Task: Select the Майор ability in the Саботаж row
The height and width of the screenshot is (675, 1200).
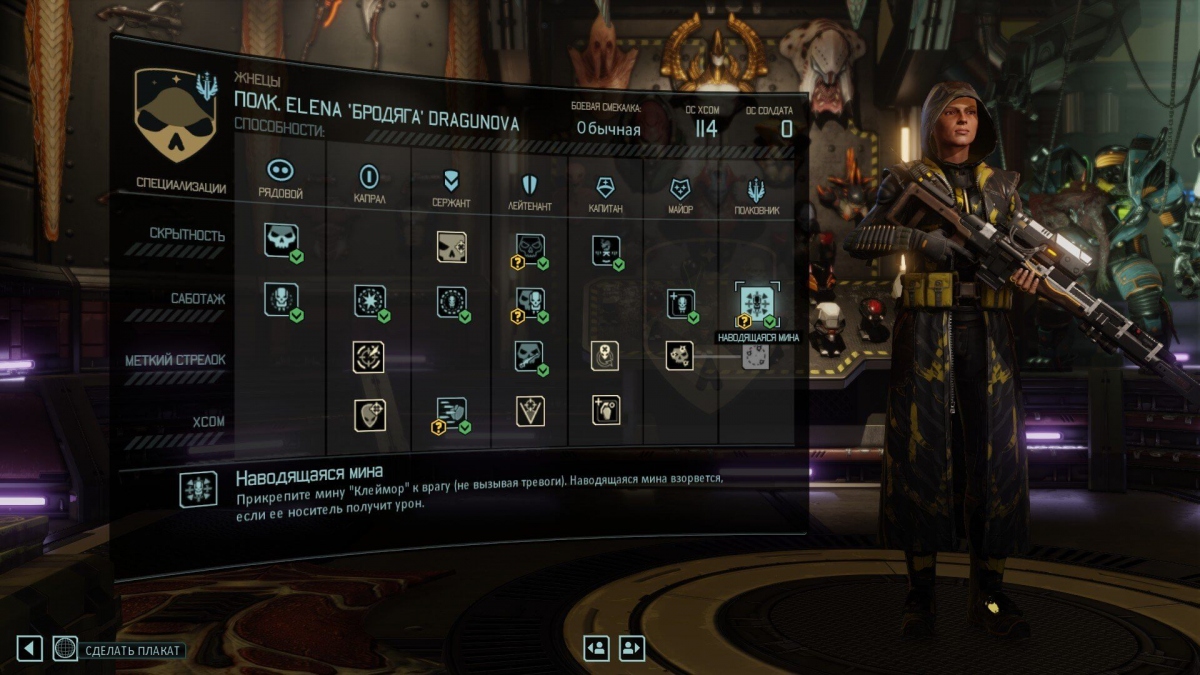Action: point(681,304)
